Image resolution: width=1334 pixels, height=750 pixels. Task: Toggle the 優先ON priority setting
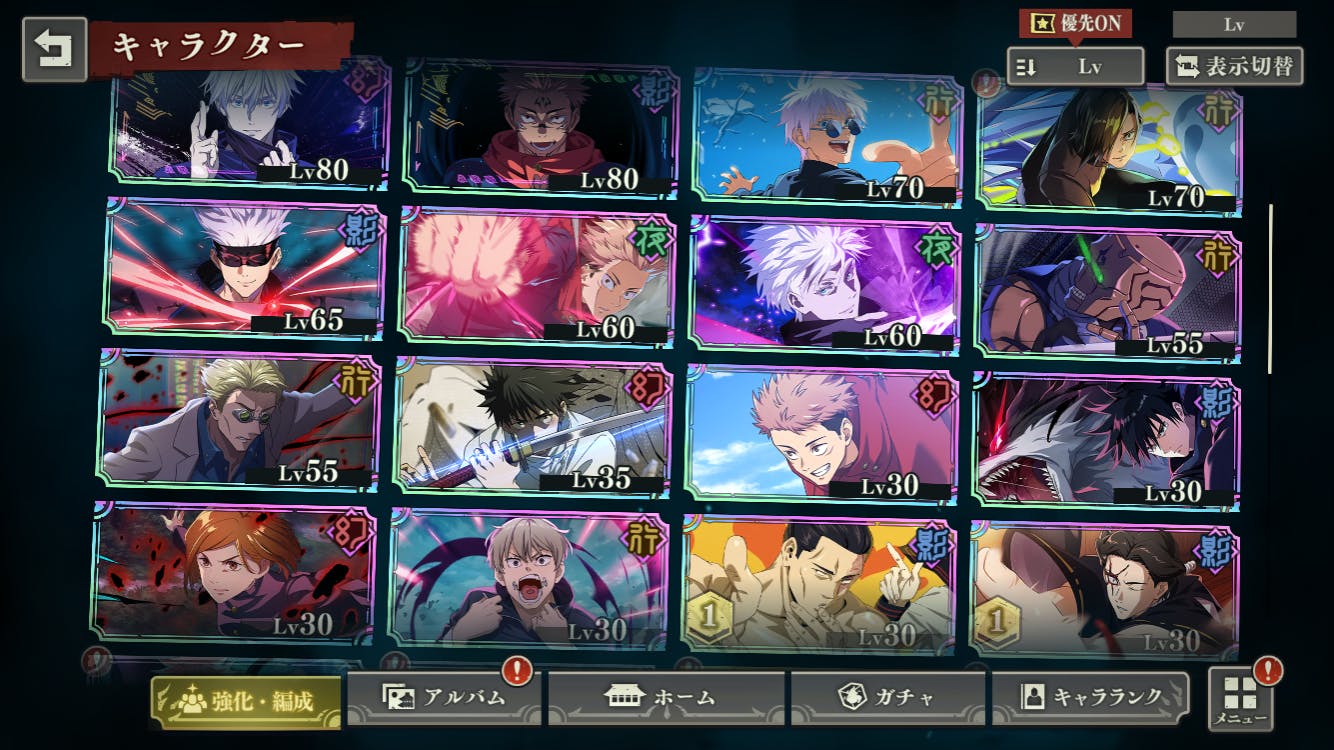pos(1075,24)
